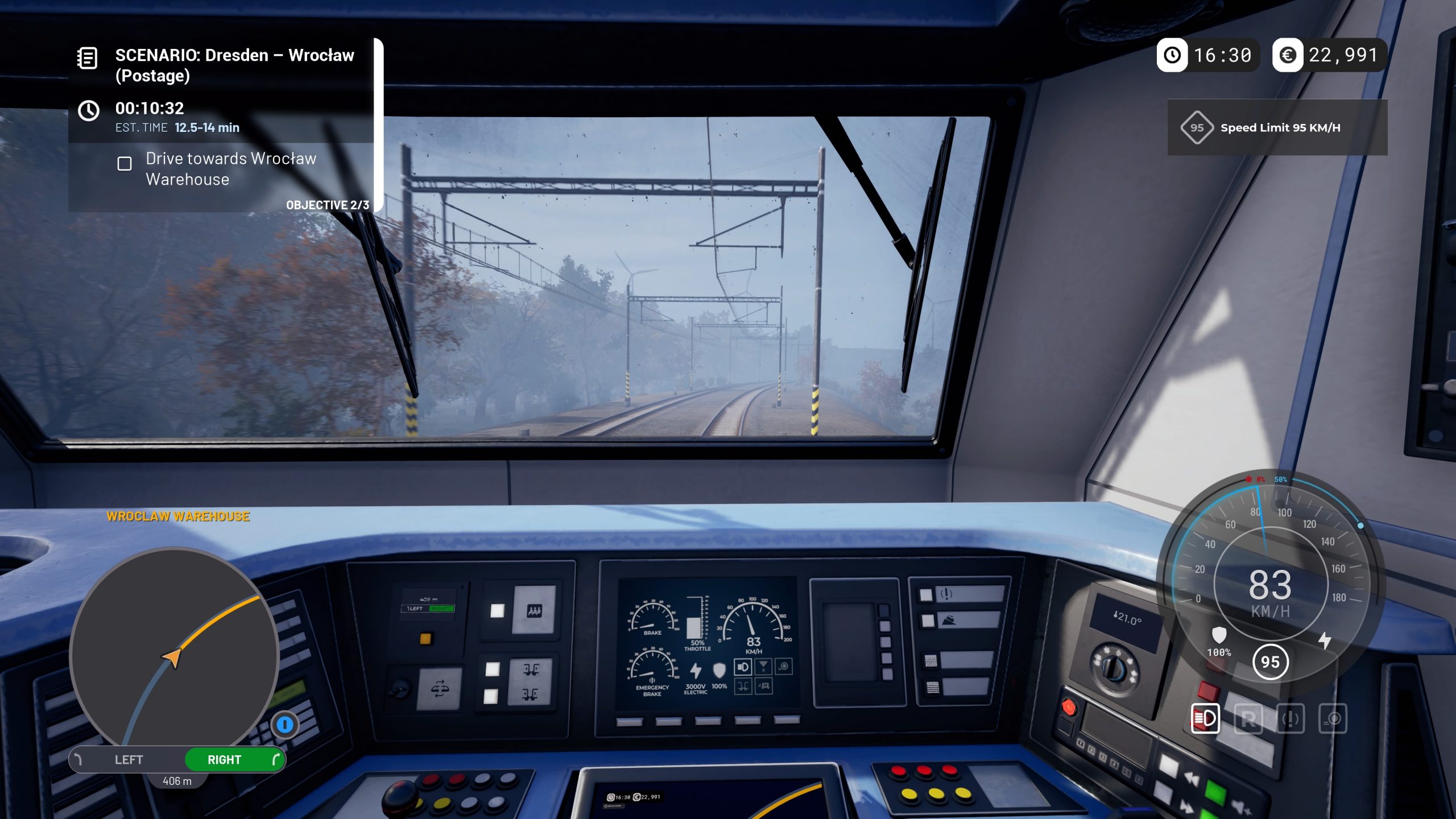Select the RIGHT junction toggle
Viewport: 1456px width, 819px height.
(226, 759)
